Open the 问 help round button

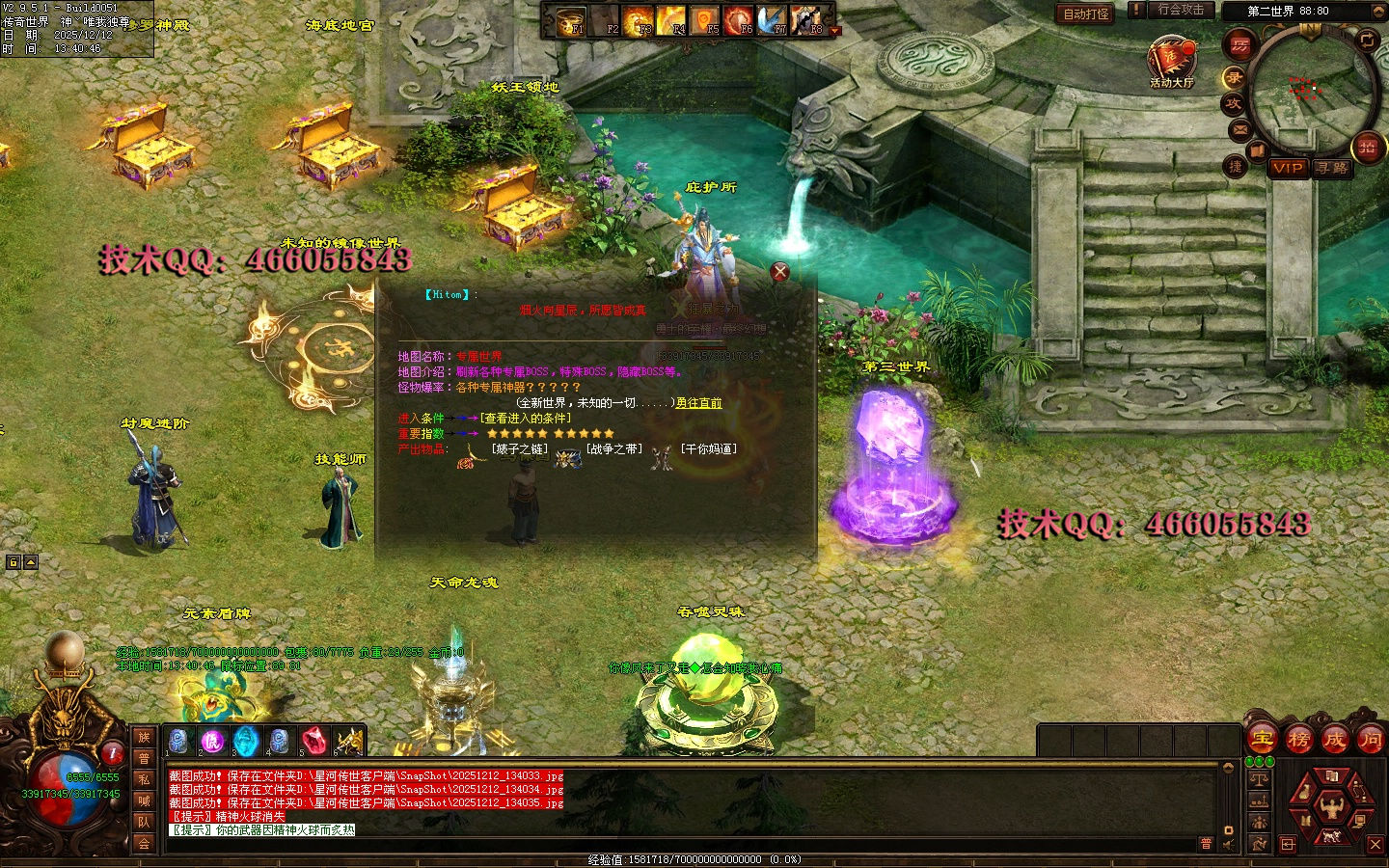click(x=1370, y=740)
